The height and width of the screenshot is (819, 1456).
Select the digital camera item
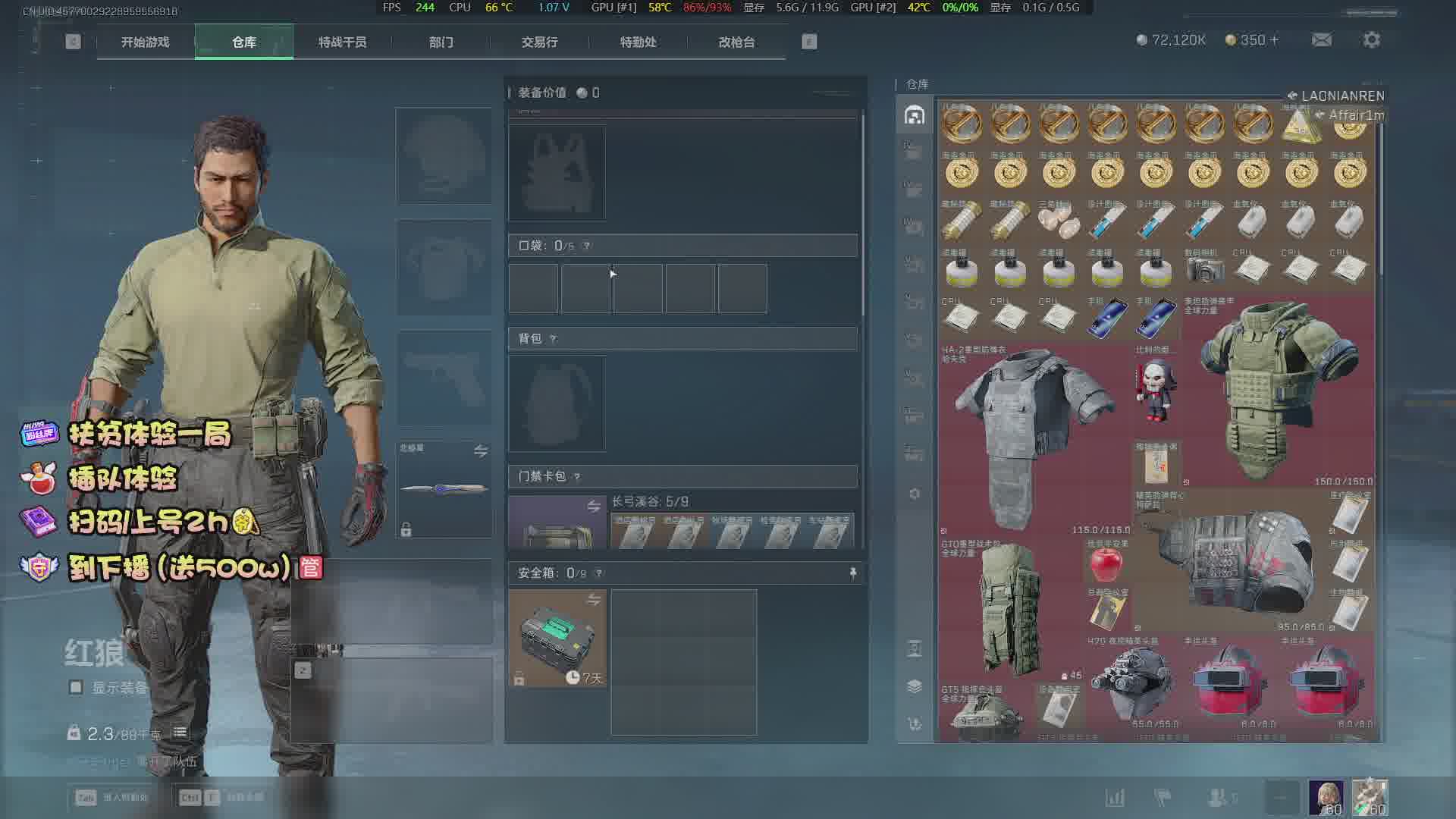pyautogui.click(x=1204, y=270)
